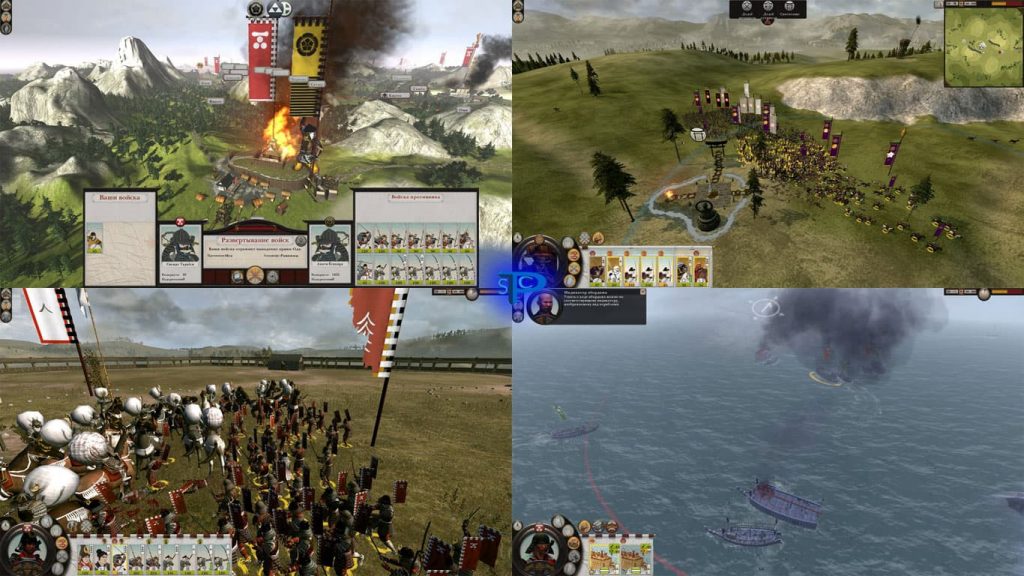The height and width of the screenshot is (576, 1024).
Task: Select the general portrait in the naval battle HUD
Action: (540, 549)
